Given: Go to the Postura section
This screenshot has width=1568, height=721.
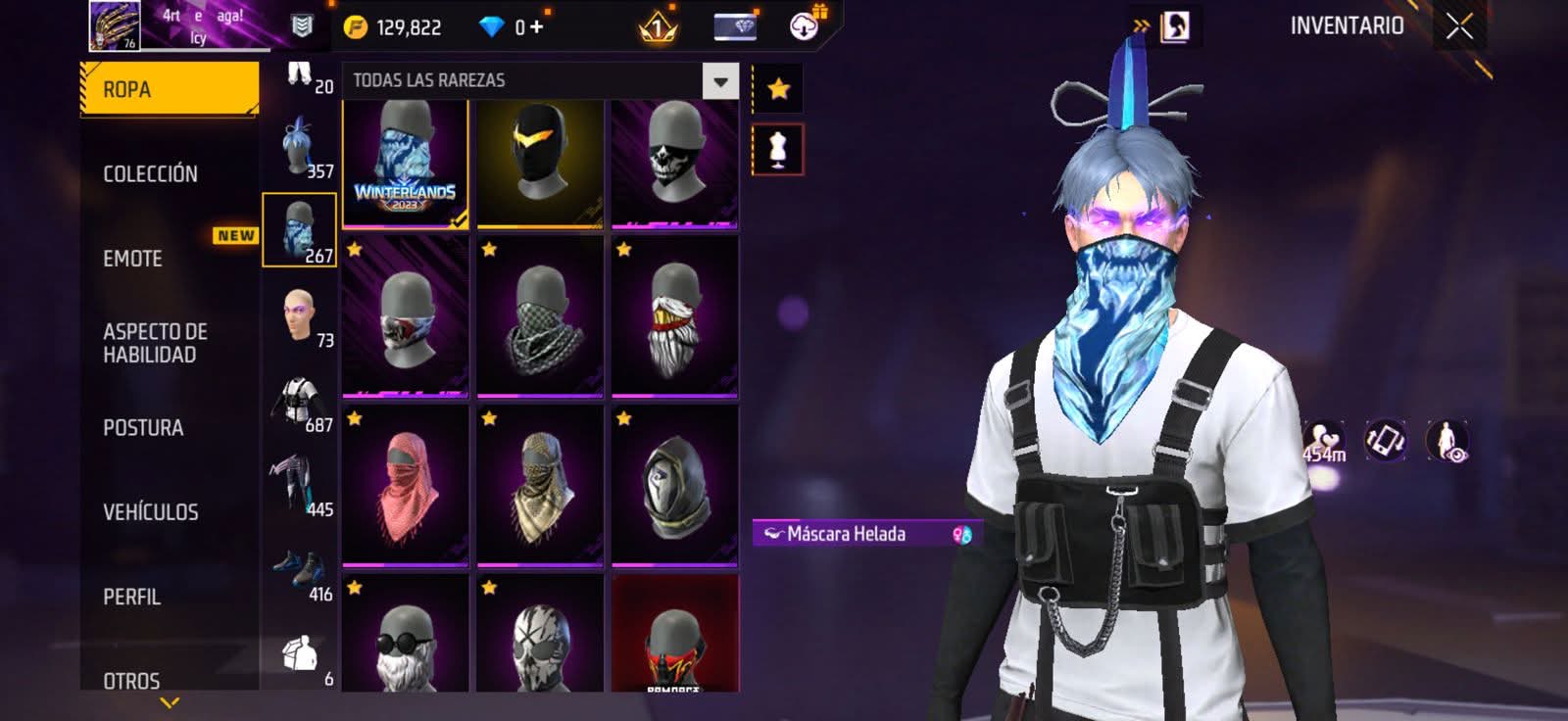Looking at the screenshot, I should [x=143, y=428].
